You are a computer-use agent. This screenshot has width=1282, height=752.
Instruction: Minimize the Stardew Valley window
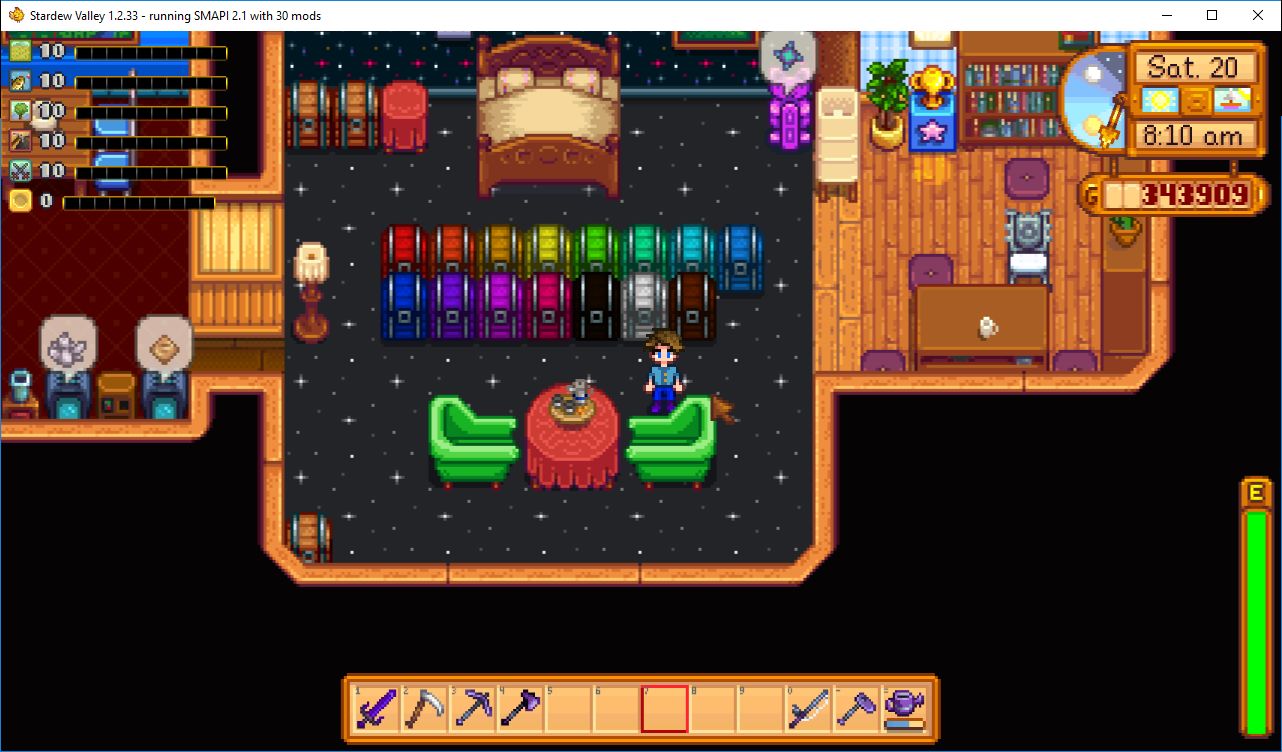pyautogui.click(x=1166, y=15)
